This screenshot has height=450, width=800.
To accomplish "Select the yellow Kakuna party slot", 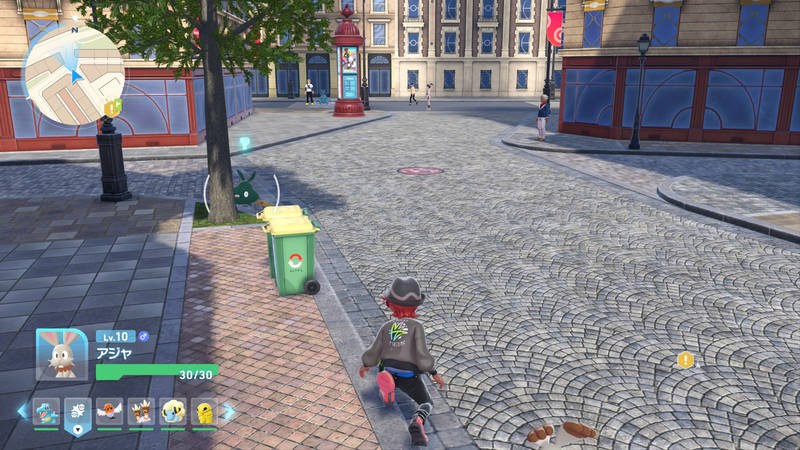I will (203, 411).
